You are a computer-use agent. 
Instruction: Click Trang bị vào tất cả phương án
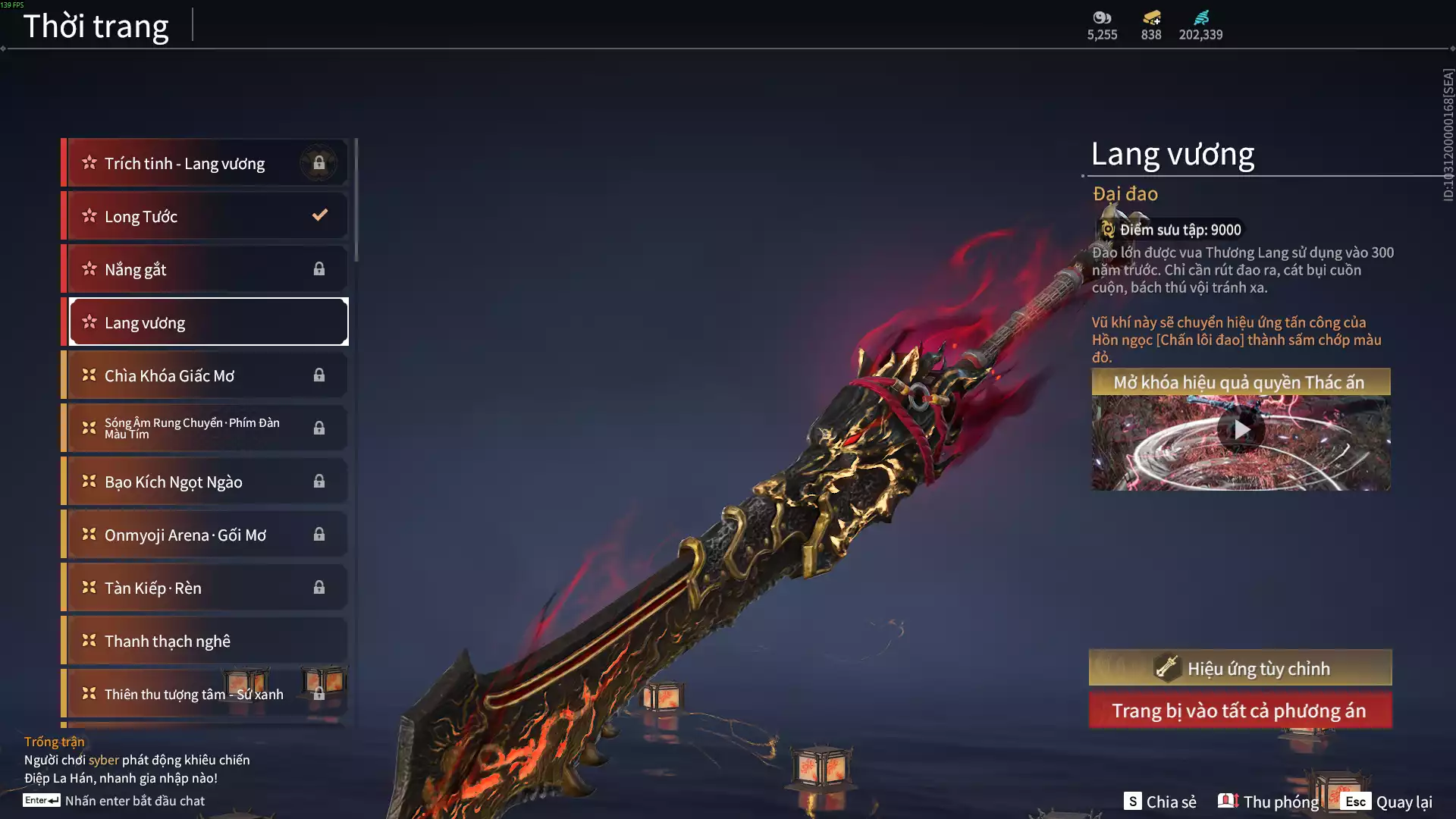coord(1241,711)
